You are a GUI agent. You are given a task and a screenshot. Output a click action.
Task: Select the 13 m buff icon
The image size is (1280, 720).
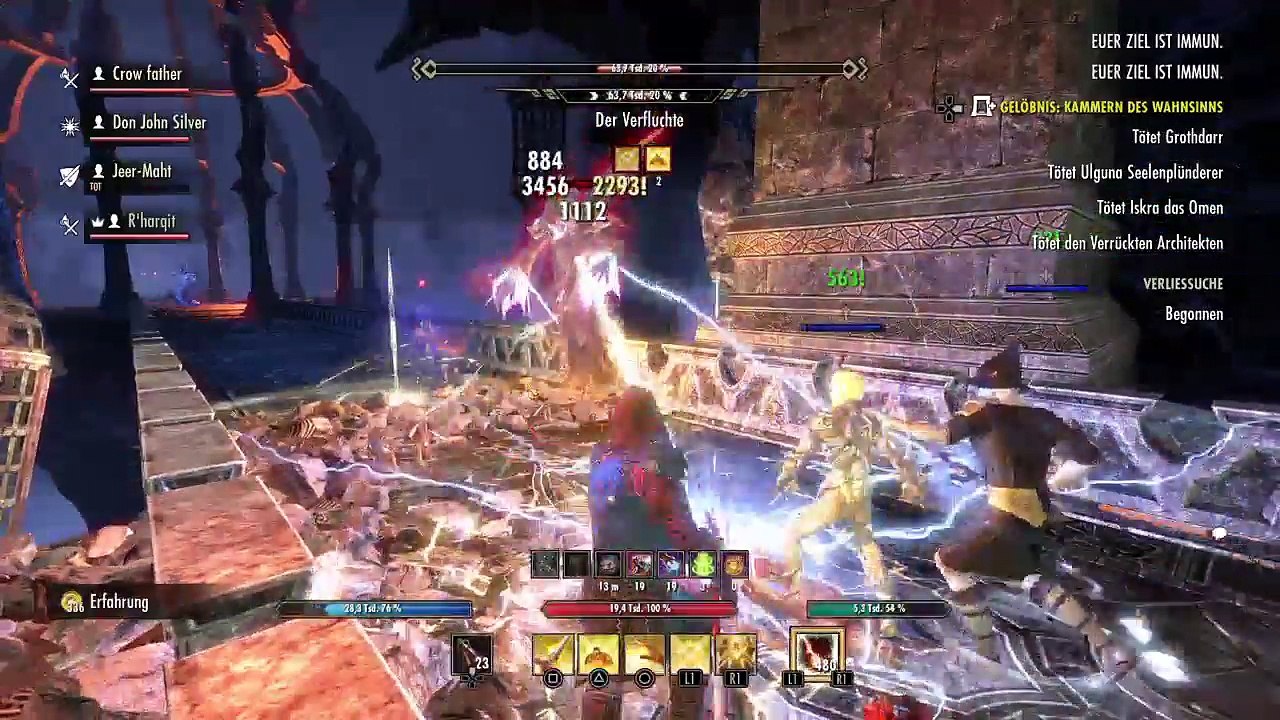click(x=608, y=565)
